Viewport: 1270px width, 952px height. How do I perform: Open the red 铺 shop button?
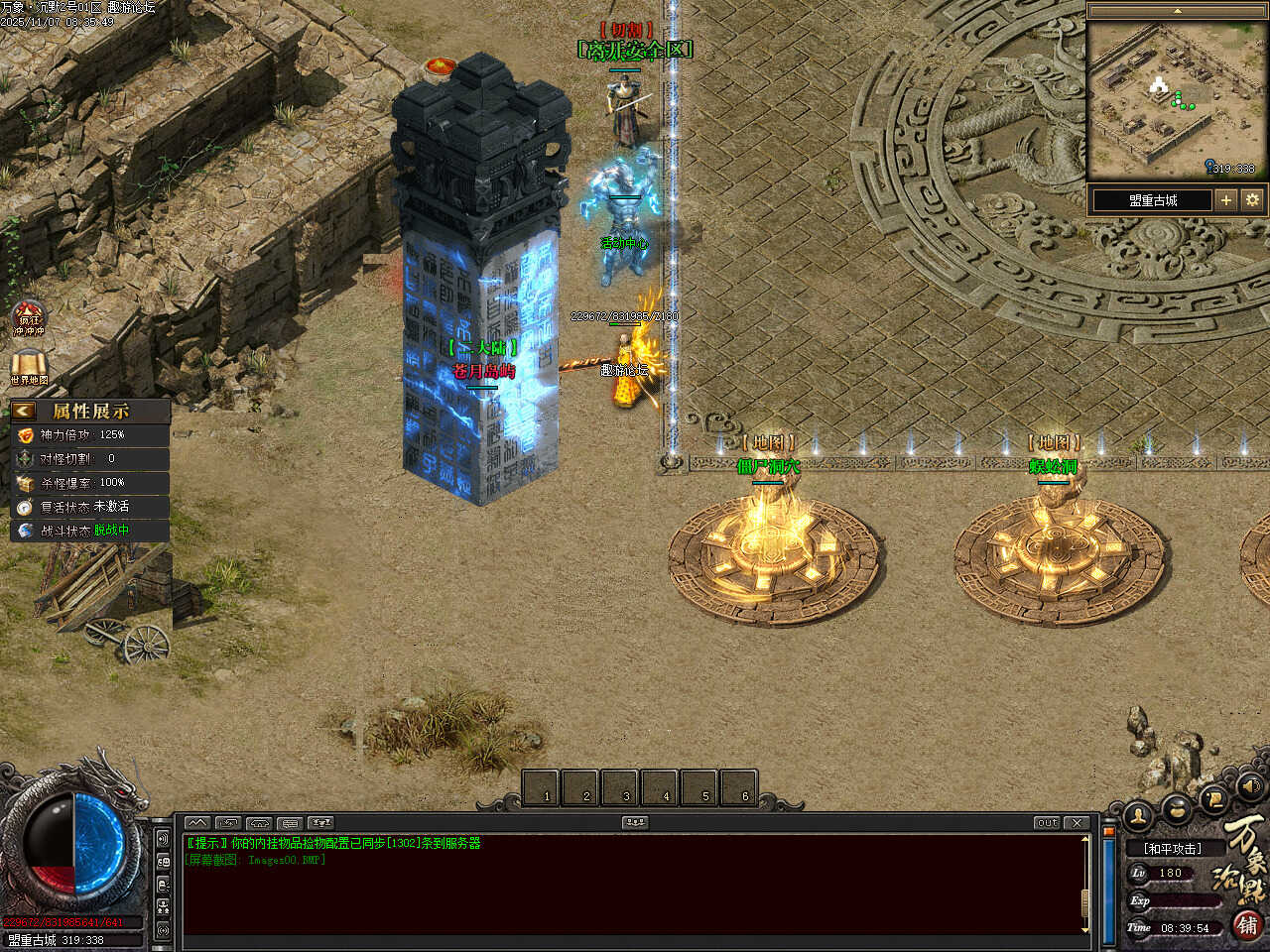coord(1247,925)
